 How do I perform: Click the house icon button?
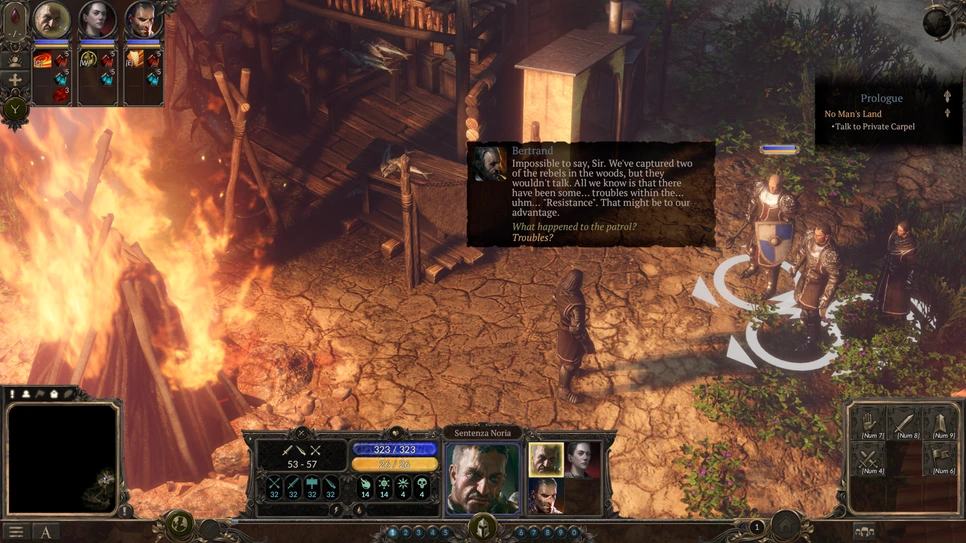787,525
